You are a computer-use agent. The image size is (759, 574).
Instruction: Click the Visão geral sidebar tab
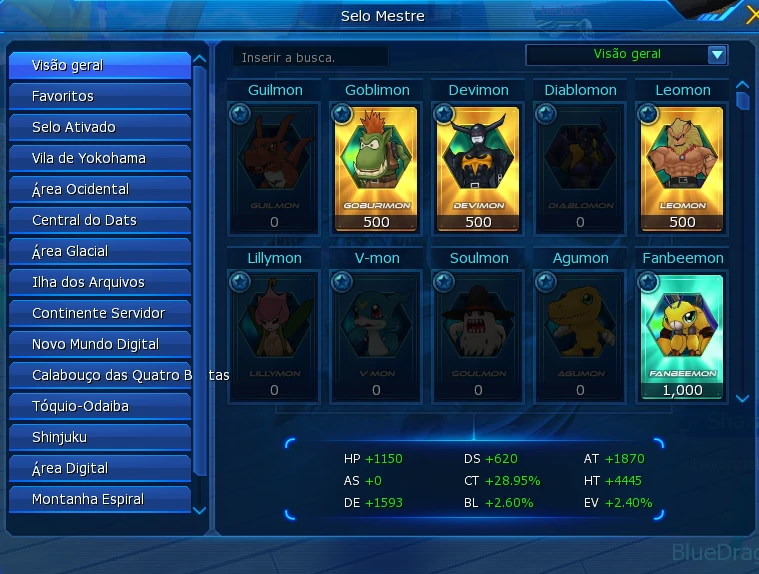click(99, 65)
